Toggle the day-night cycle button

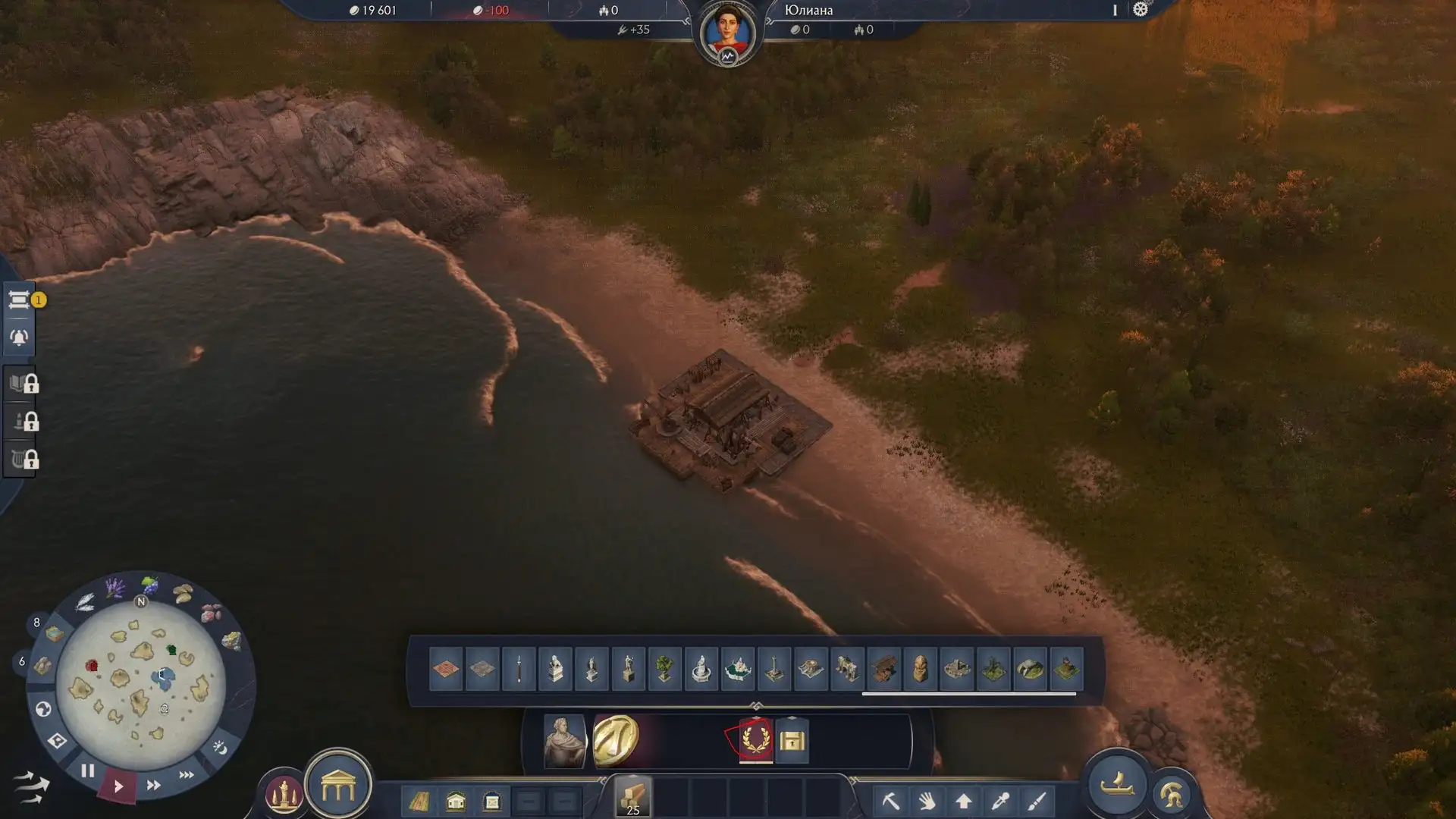(220, 748)
